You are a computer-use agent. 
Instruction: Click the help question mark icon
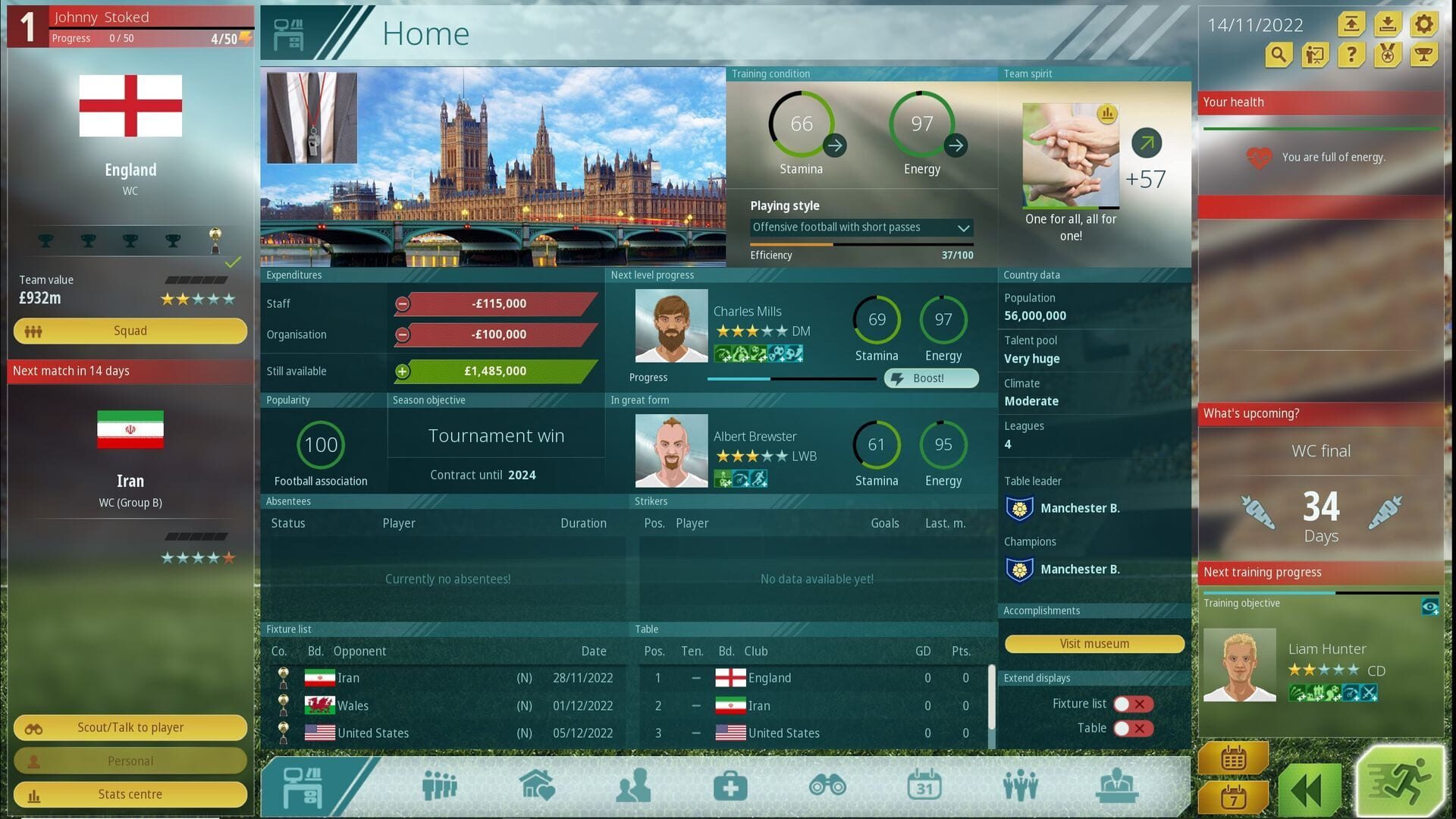point(1351,55)
